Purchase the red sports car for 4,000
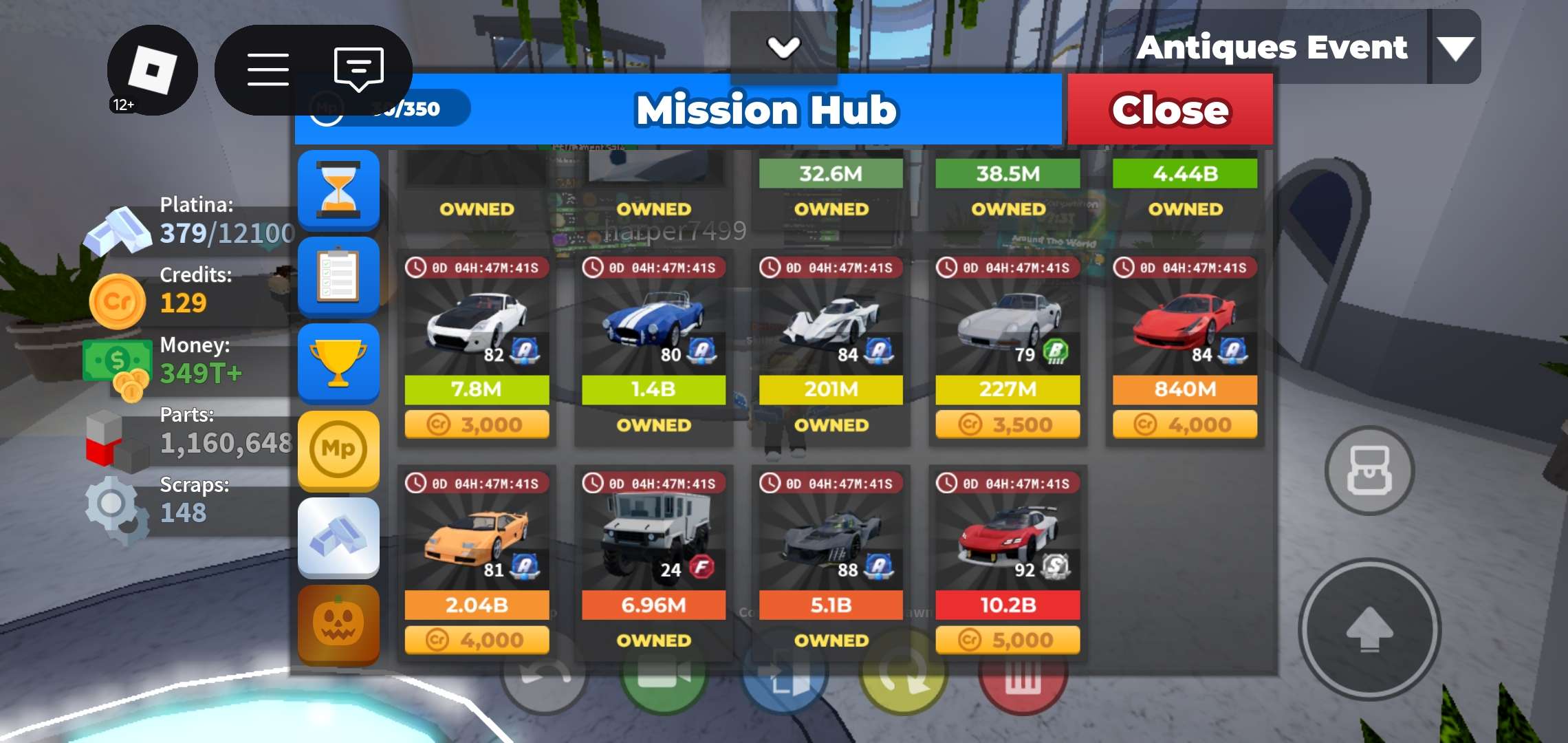This screenshot has width=1568, height=743. [x=1184, y=424]
